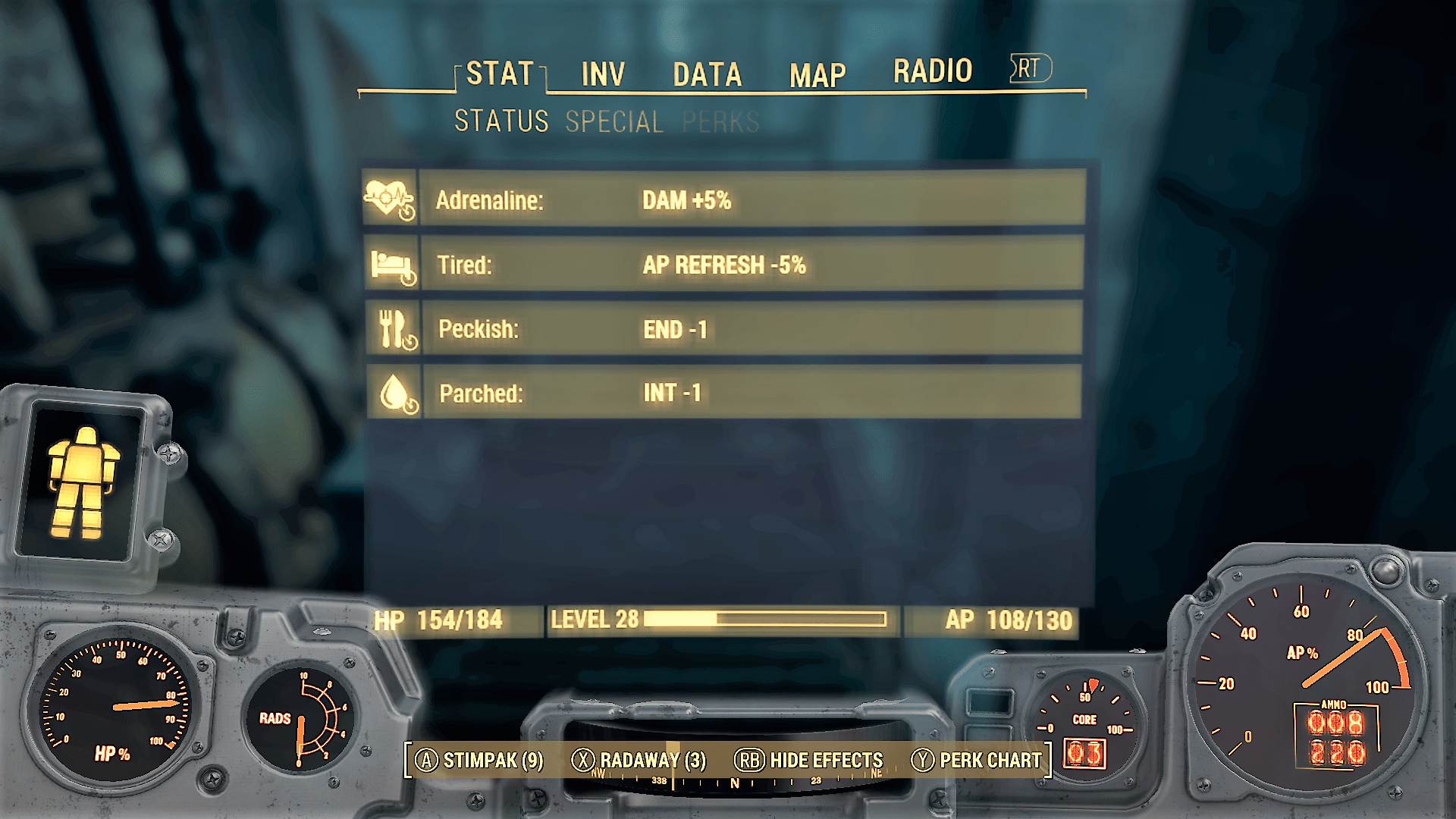
Task: Open the STAT tab
Action: 500,74
